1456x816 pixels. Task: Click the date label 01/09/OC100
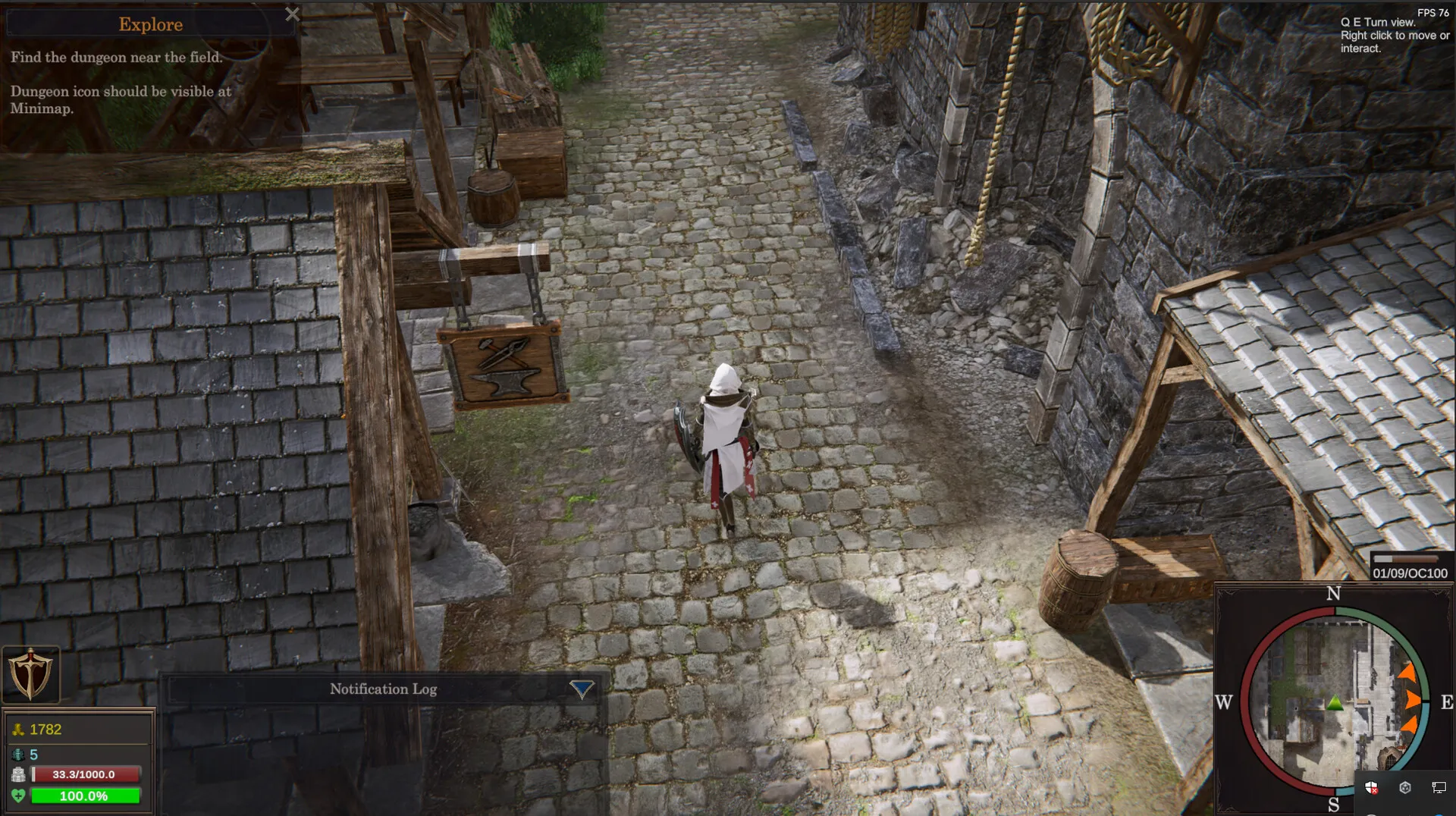pos(1409,574)
